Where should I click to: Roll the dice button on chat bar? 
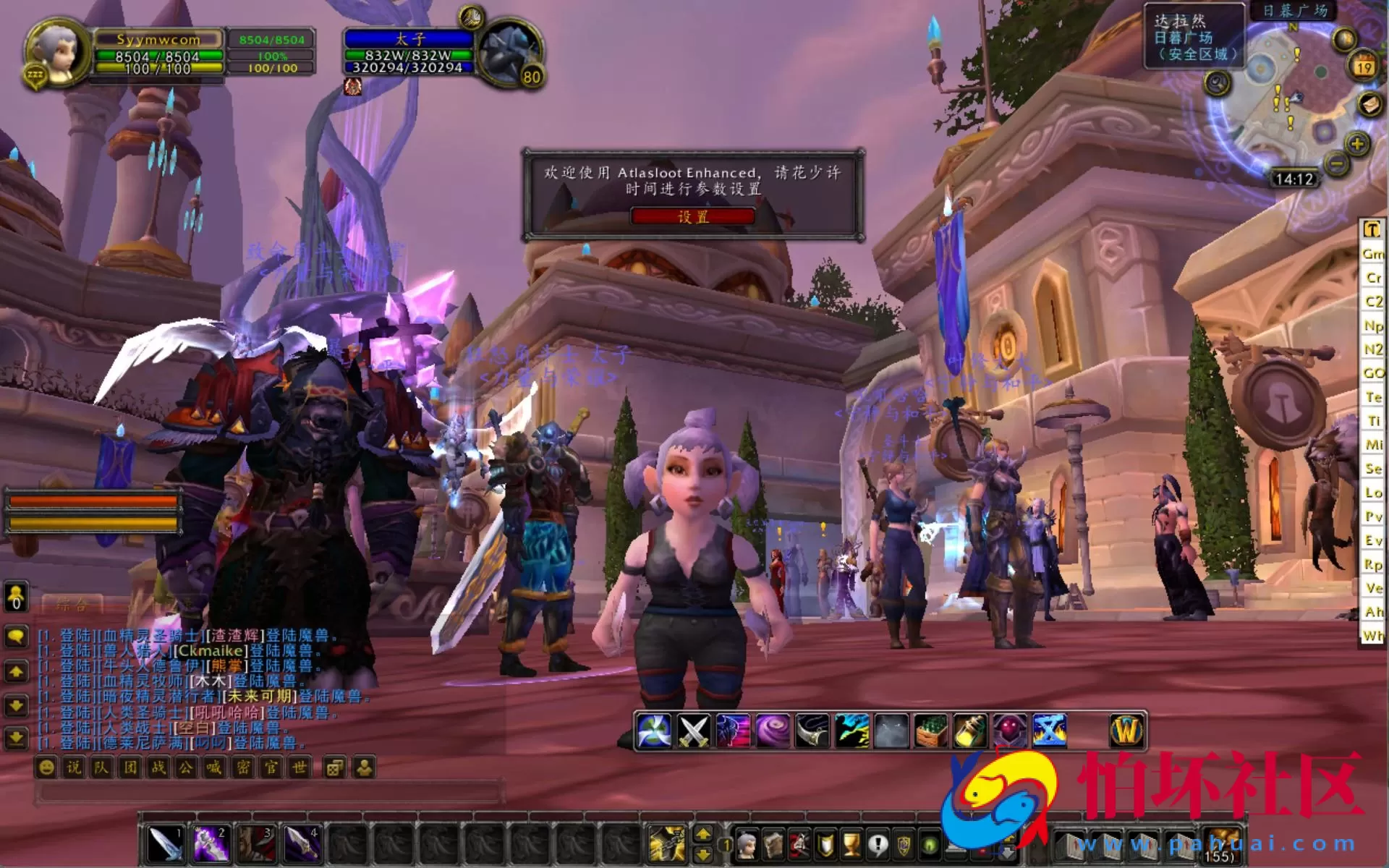click(335, 767)
